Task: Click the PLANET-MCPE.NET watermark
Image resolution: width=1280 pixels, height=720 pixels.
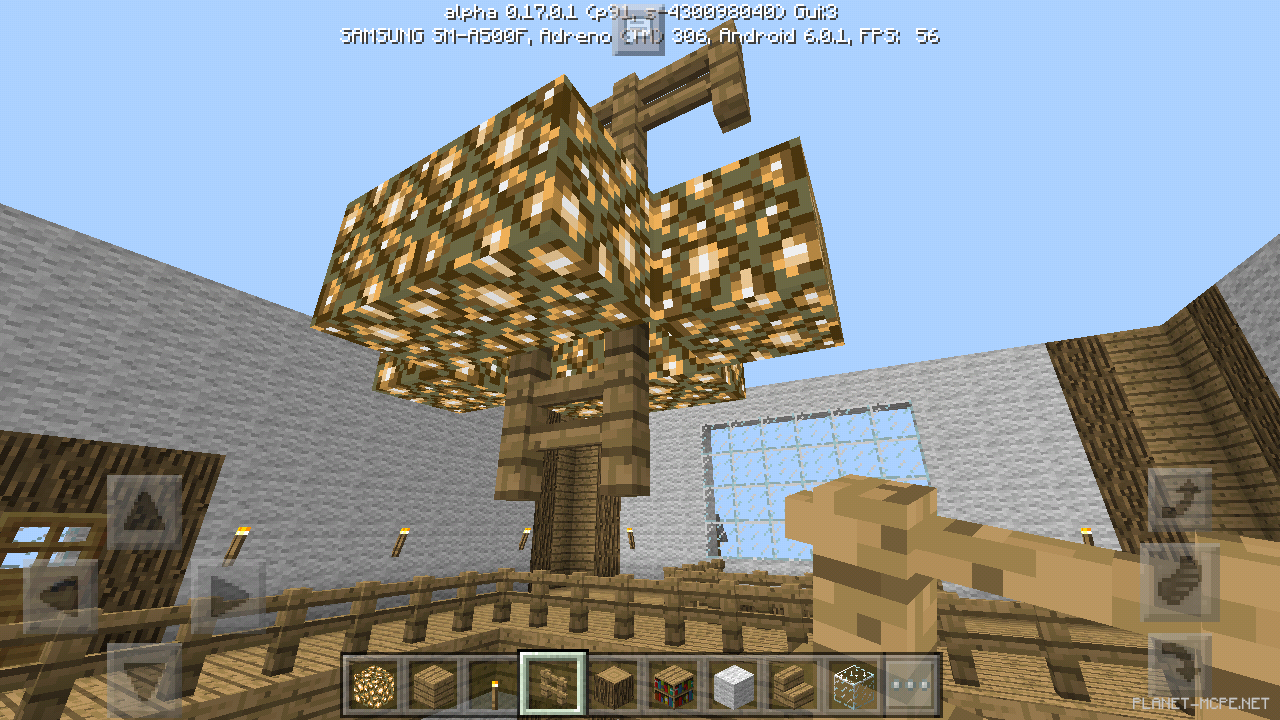Action: 1202,702
